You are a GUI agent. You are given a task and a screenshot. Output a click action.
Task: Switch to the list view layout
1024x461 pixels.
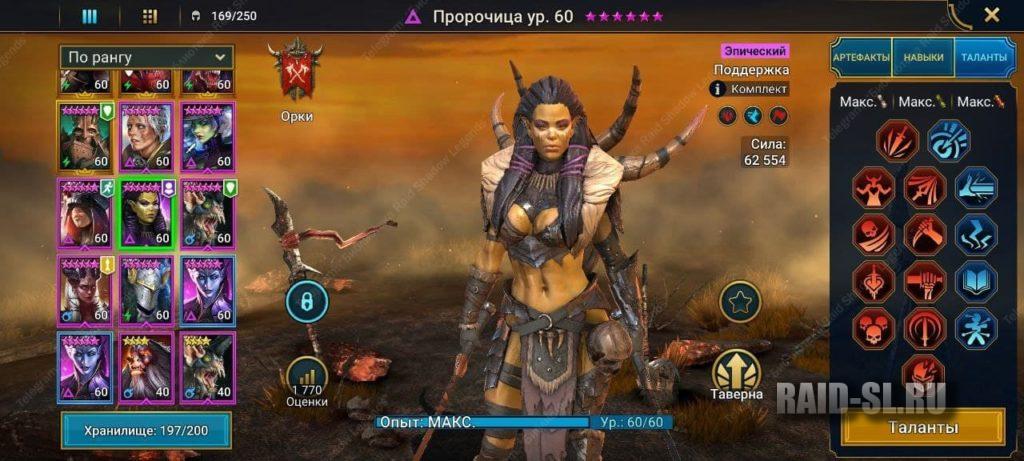point(89,16)
